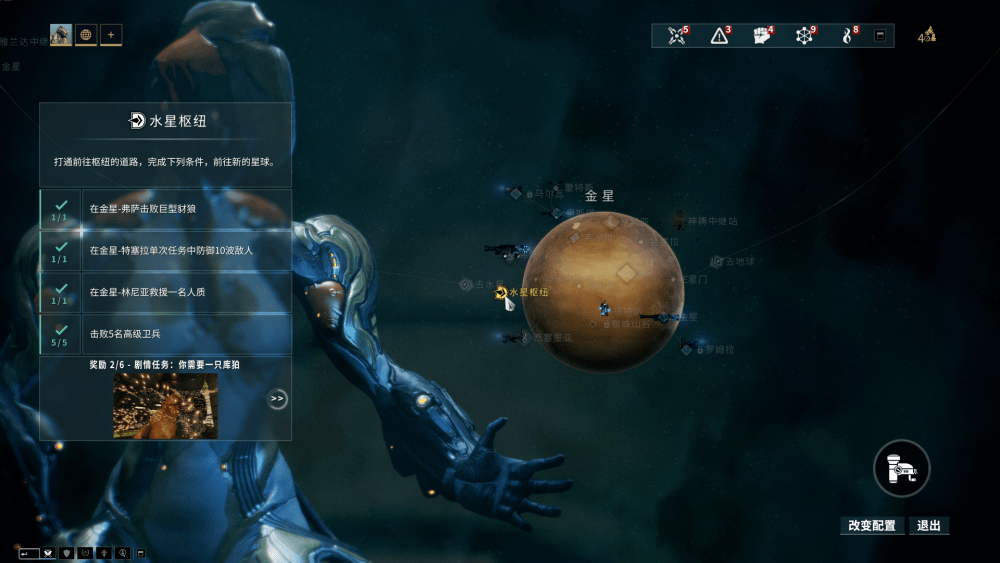Screen dimensions: 1000x563
Task: Select the 水星枢纽 junction node on the map
Action: [502, 292]
